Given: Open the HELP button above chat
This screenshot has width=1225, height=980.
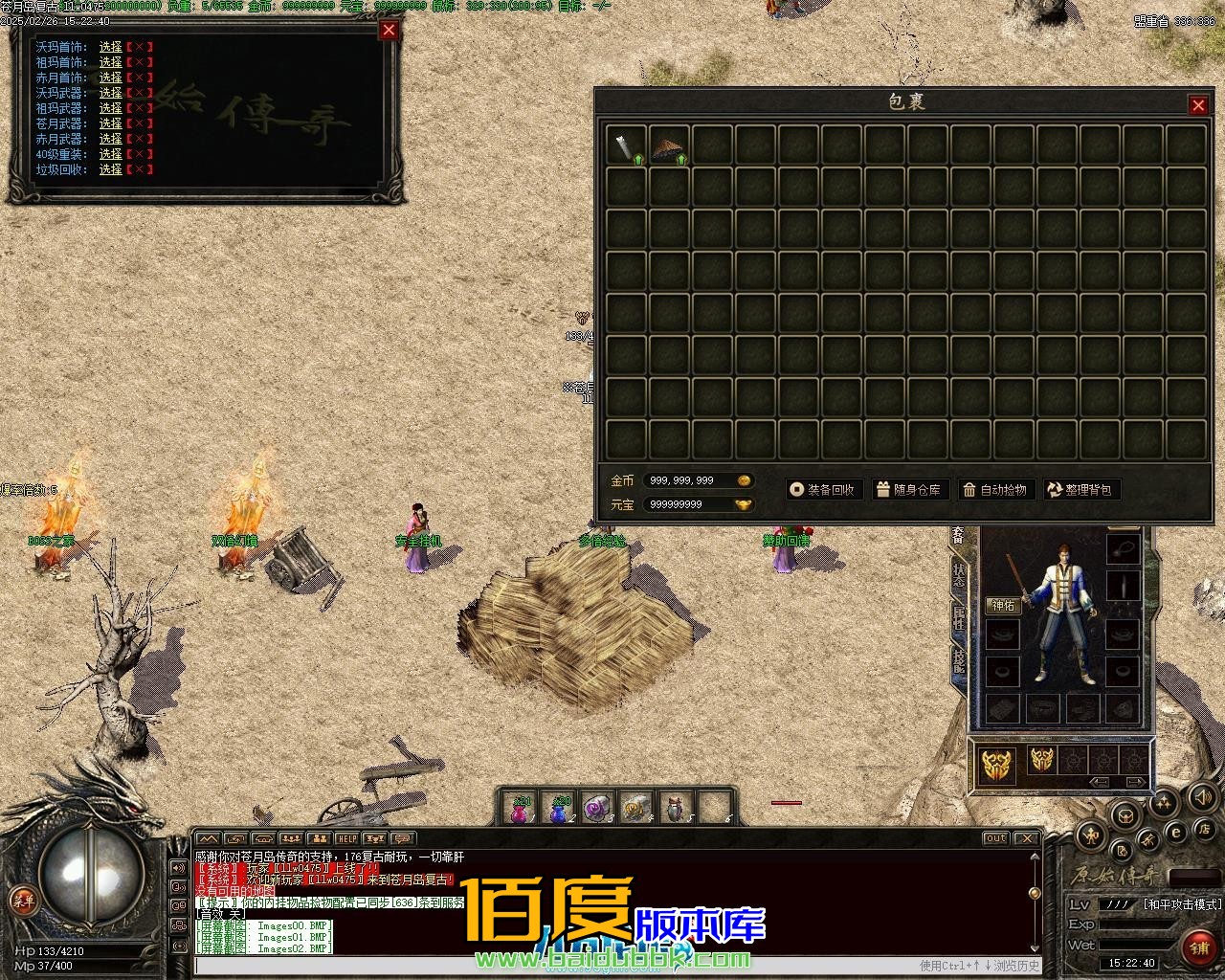Looking at the screenshot, I should pos(346,839).
